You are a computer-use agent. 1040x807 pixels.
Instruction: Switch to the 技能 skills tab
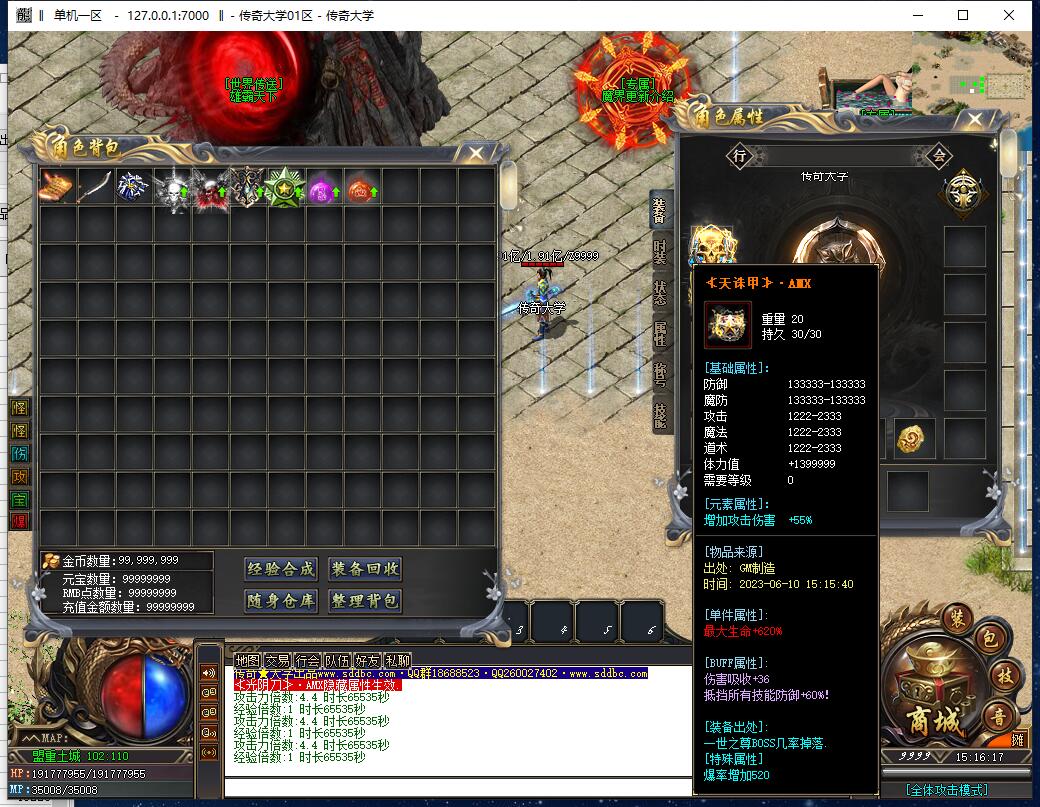(x=660, y=416)
